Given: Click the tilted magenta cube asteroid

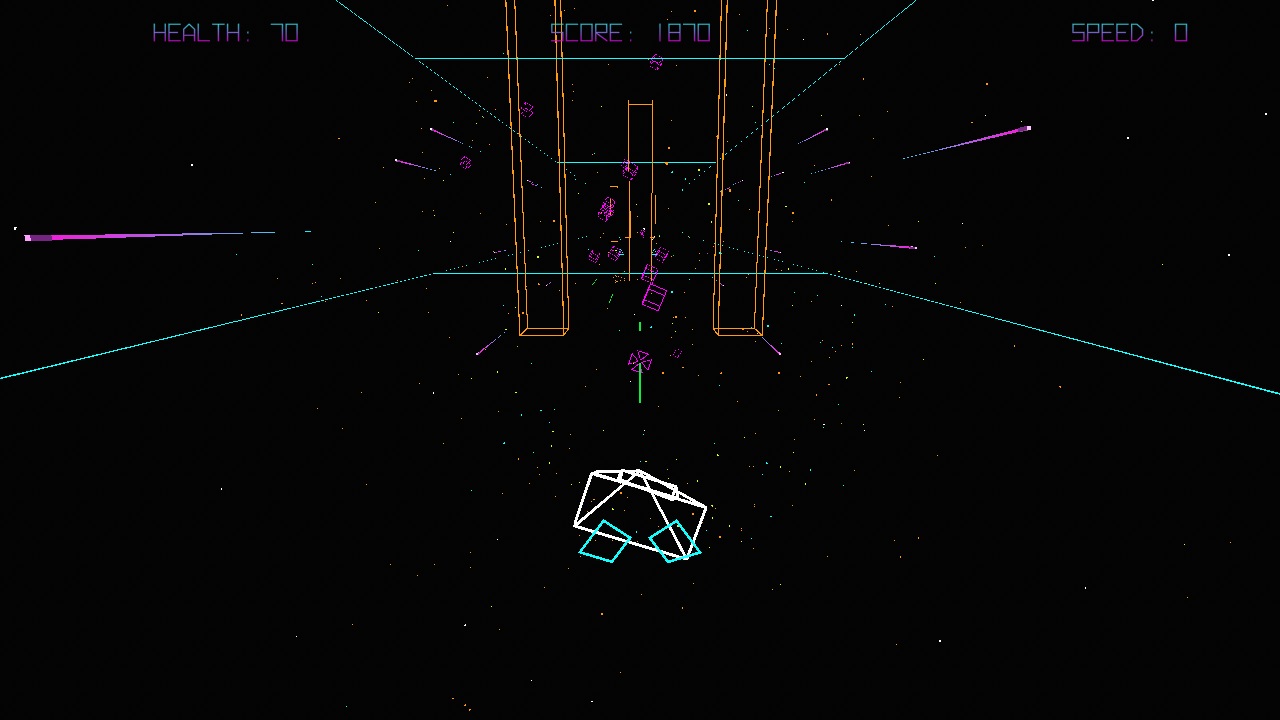Looking at the screenshot, I should (x=655, y=295).
